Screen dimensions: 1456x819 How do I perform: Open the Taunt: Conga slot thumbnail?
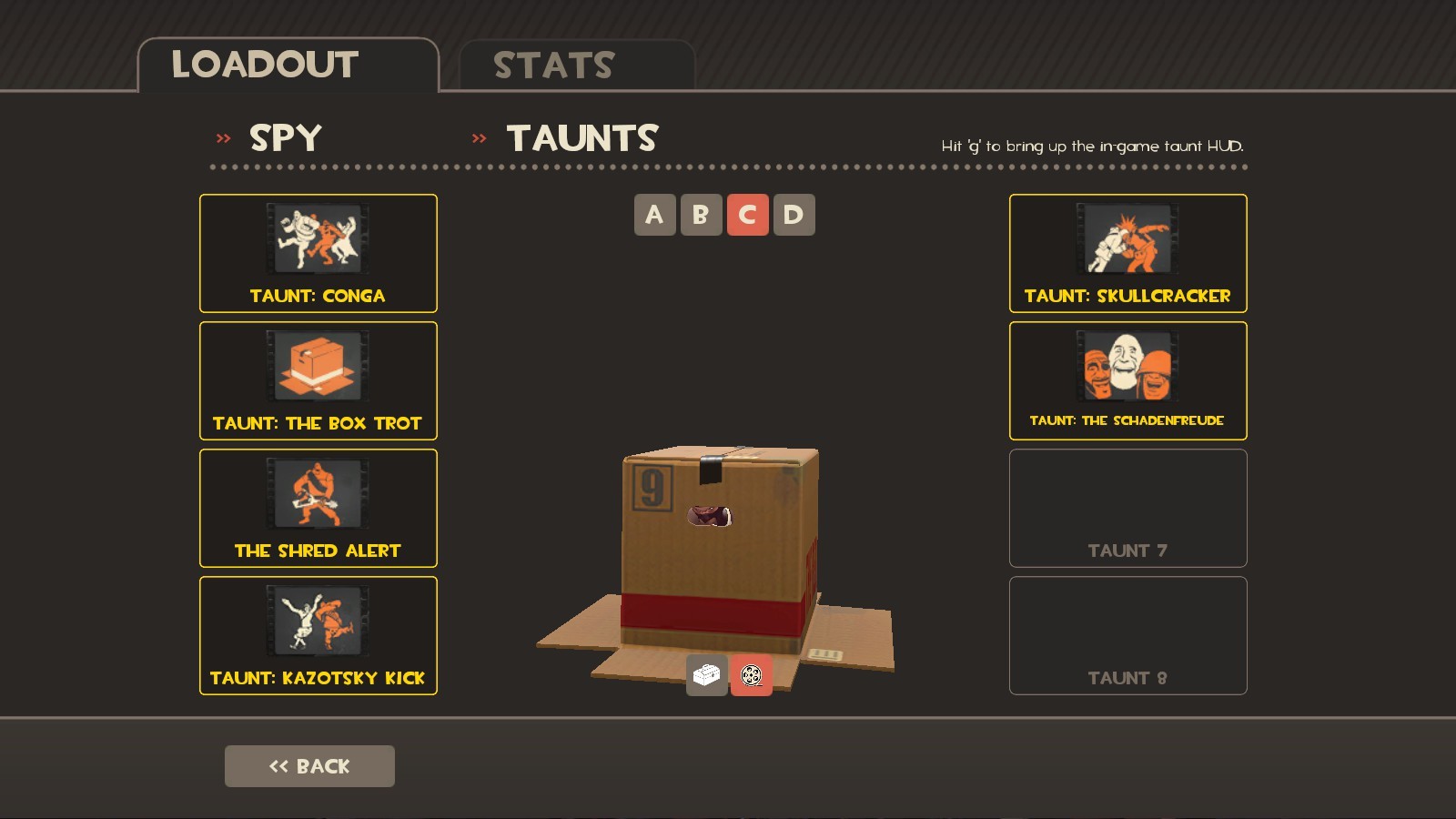(318, 241)
